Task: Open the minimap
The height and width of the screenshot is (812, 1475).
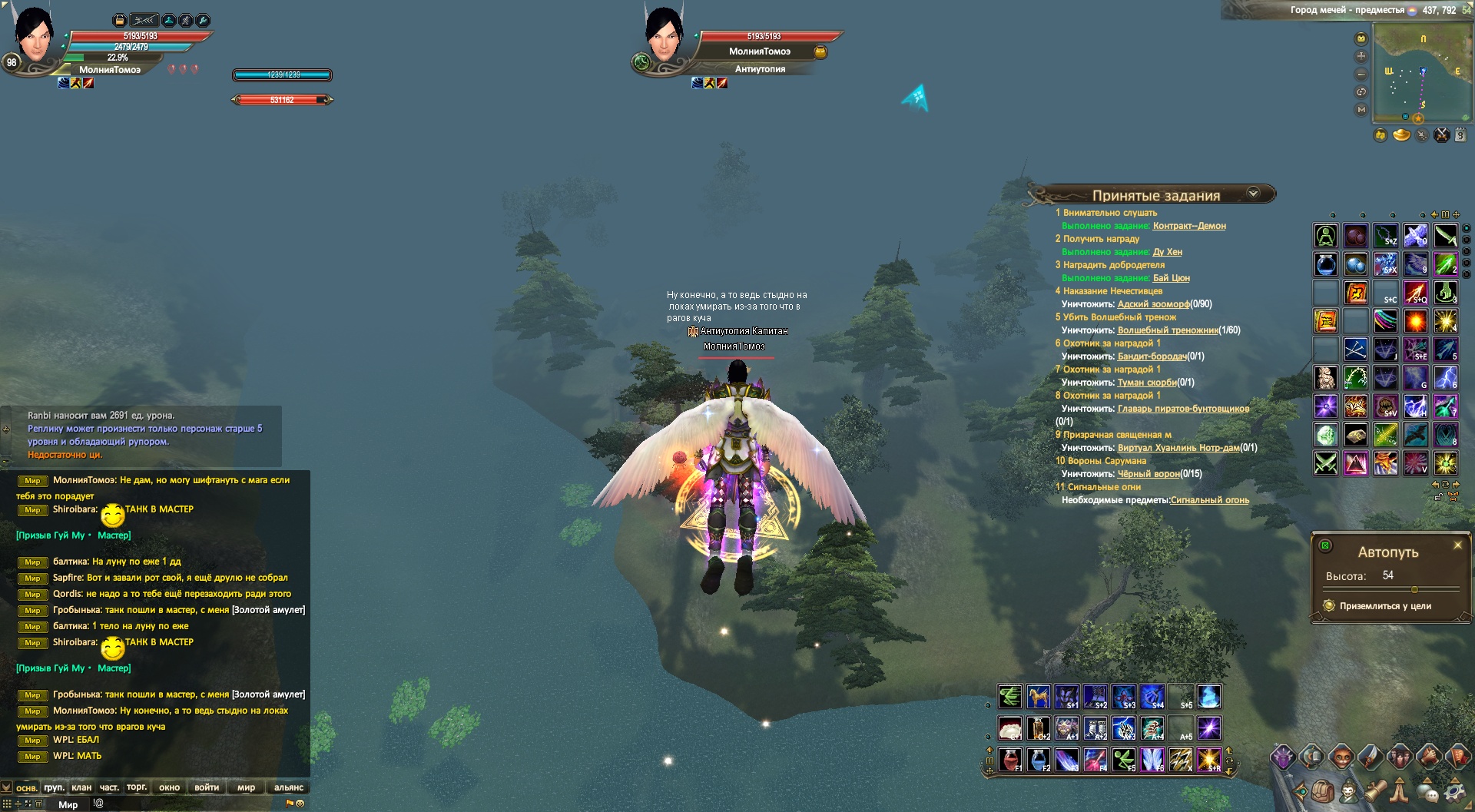Action: click(1421, 73)
